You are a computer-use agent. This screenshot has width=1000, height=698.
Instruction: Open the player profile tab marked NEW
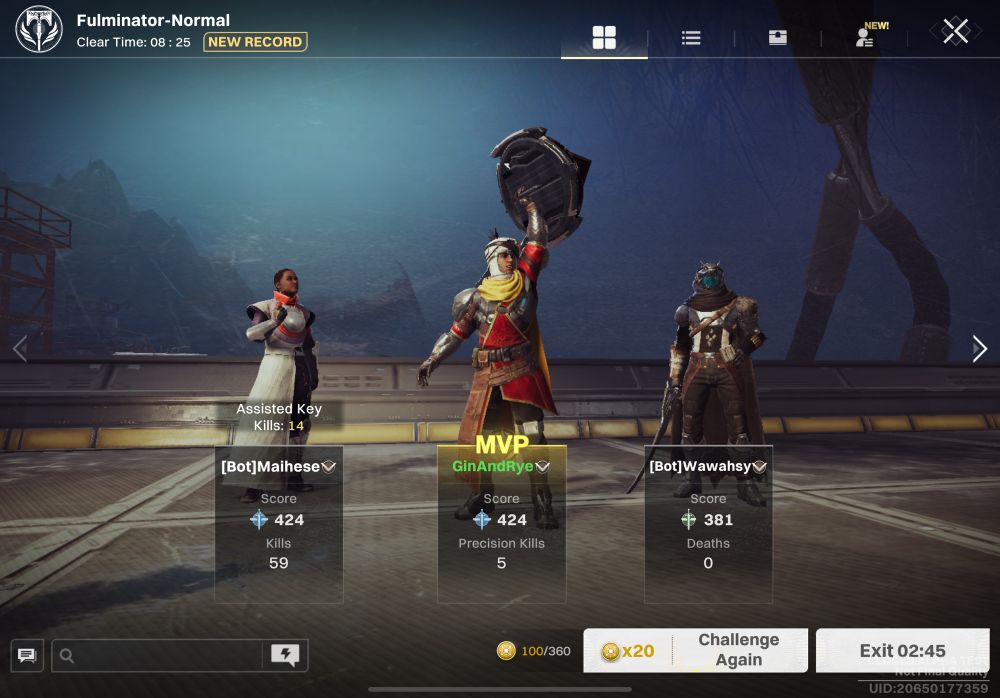(x=865, y=38)
